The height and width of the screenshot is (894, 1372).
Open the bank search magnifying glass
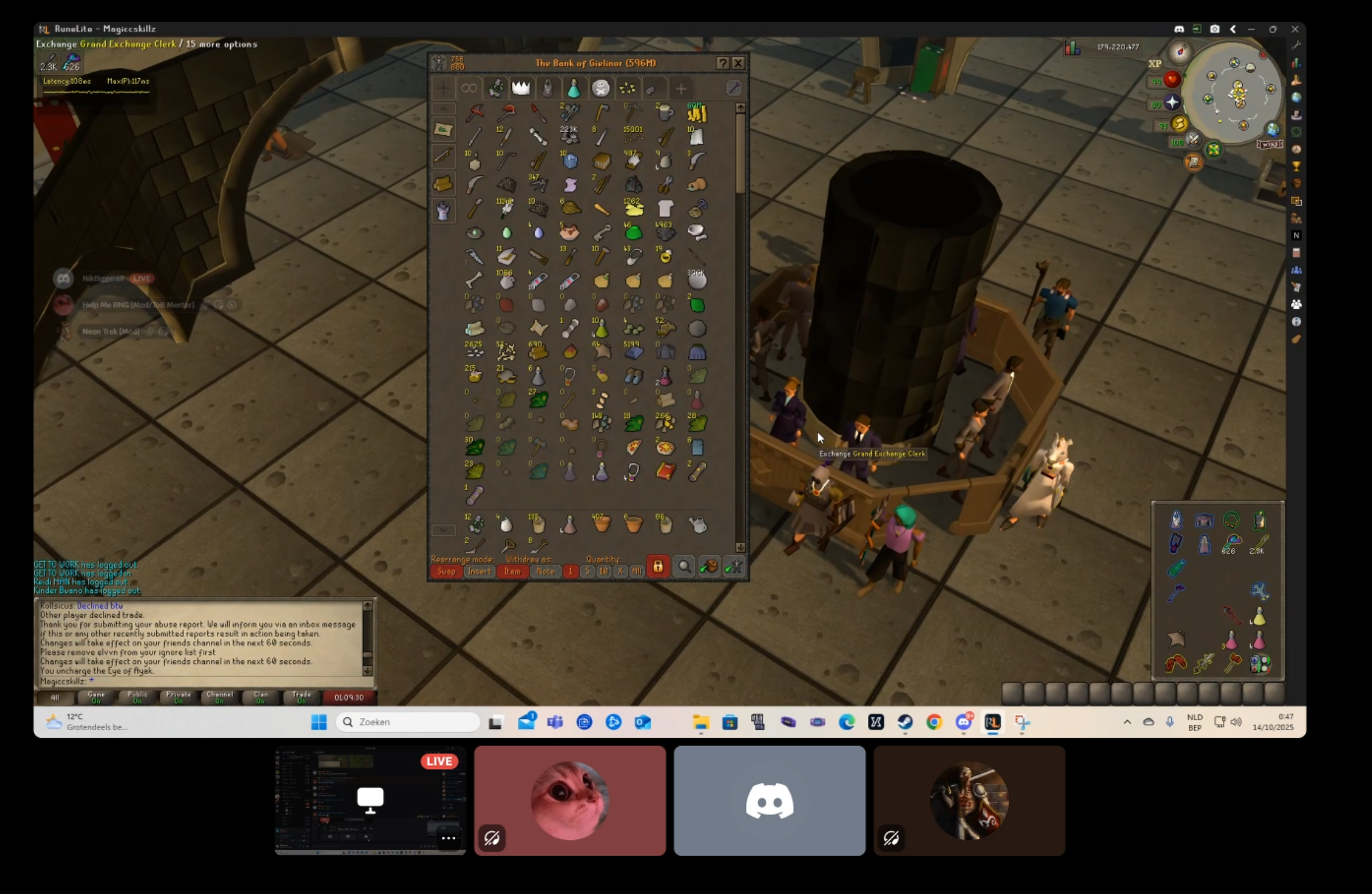coord(684,567)
